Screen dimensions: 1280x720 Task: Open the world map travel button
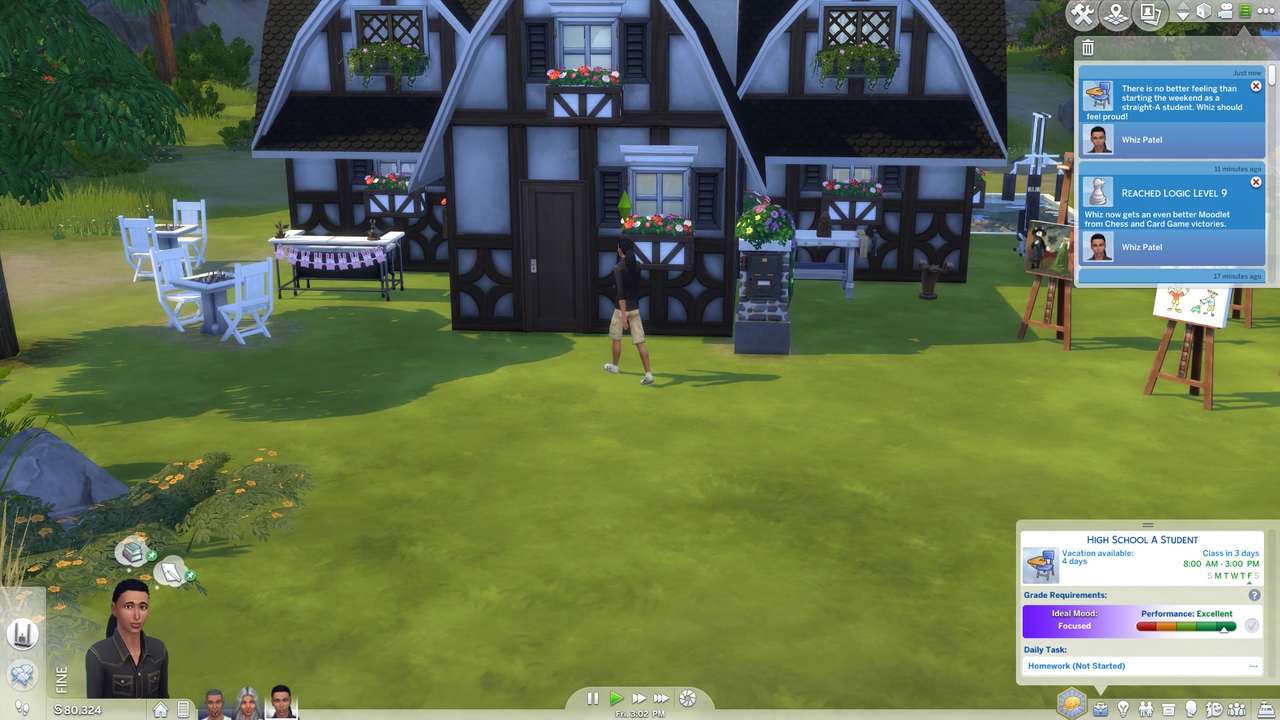1115,14
